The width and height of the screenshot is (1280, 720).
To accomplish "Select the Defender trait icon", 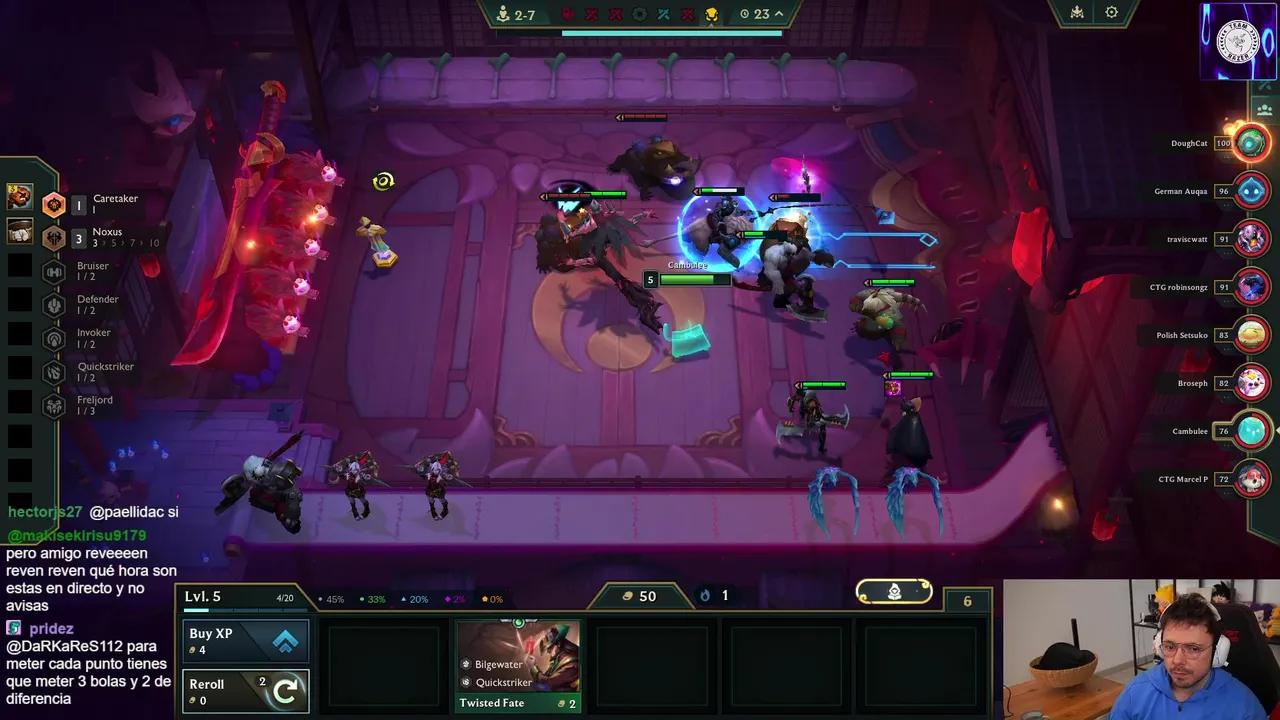I will [54, 304].
